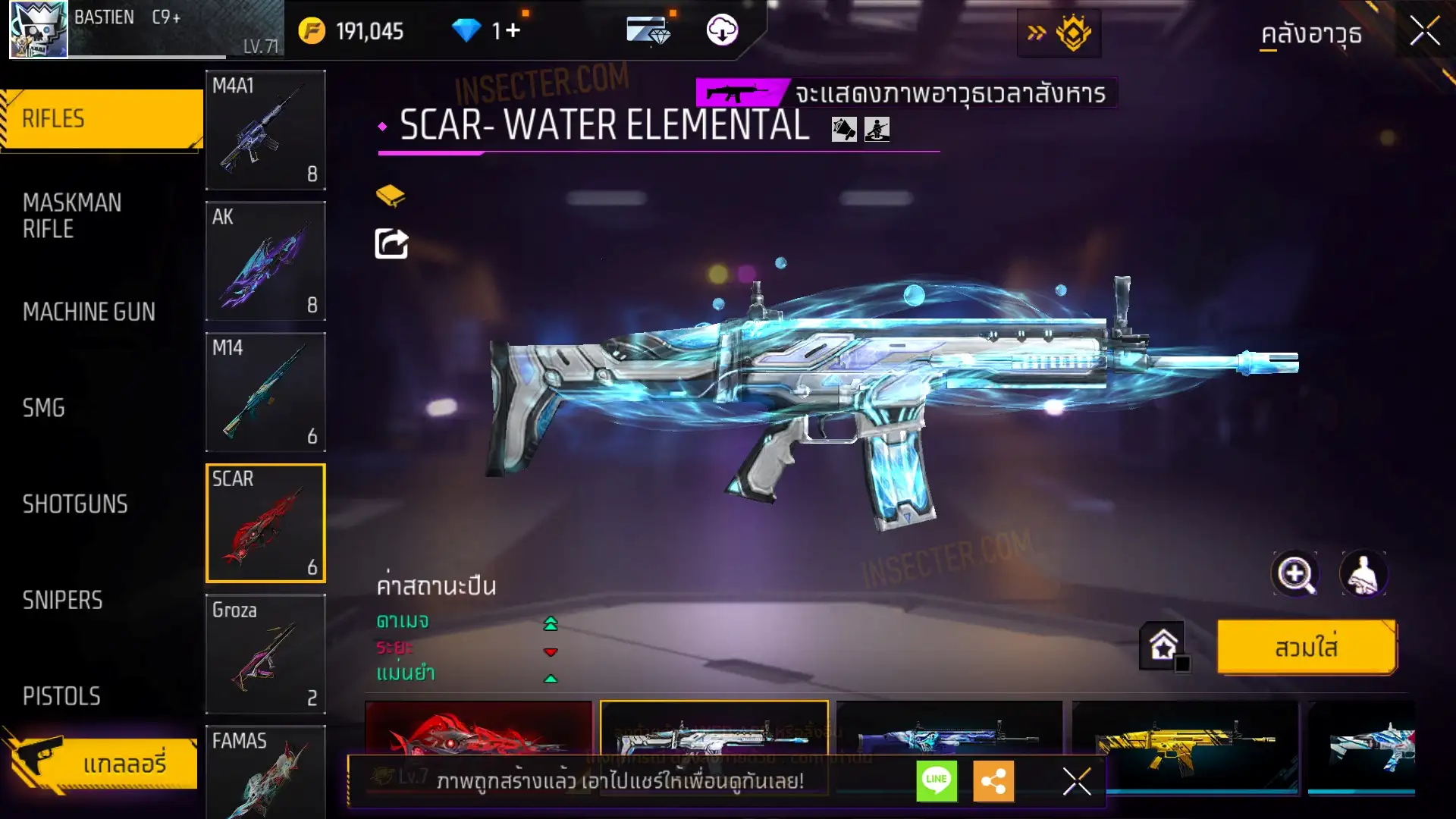Close the weapon armory screen
The width and height of the screenshot is (1456, 819).
(x=1424, y=32)
